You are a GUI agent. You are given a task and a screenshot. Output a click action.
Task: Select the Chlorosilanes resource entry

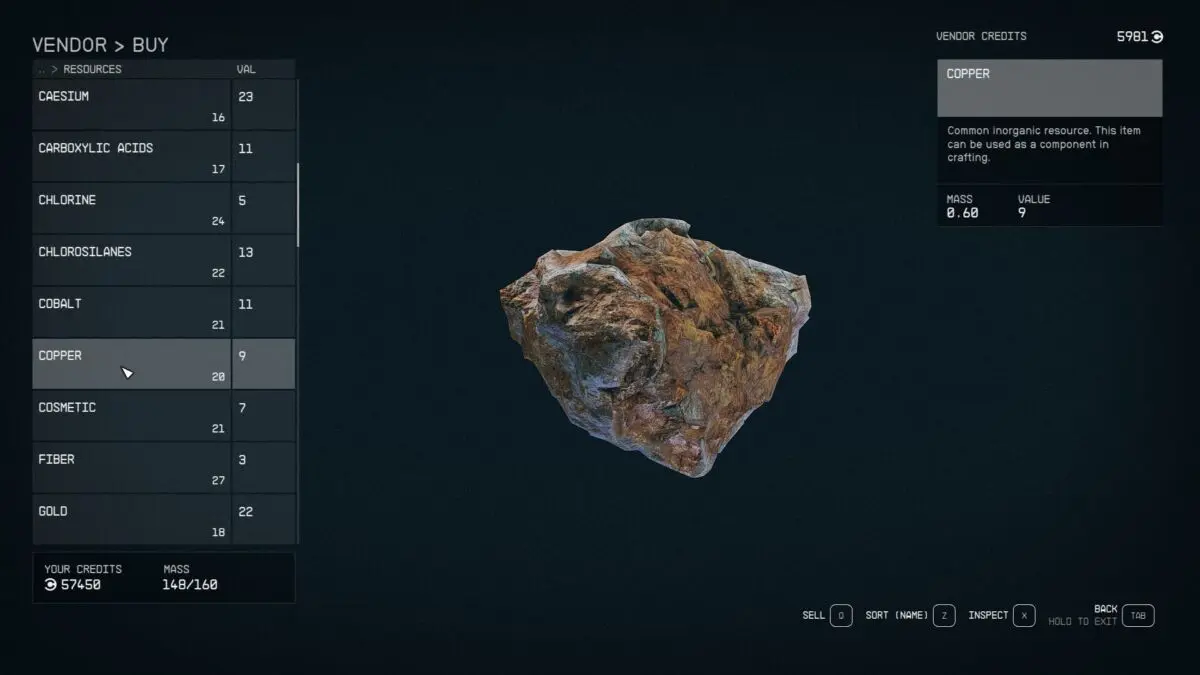pos(131,261)
